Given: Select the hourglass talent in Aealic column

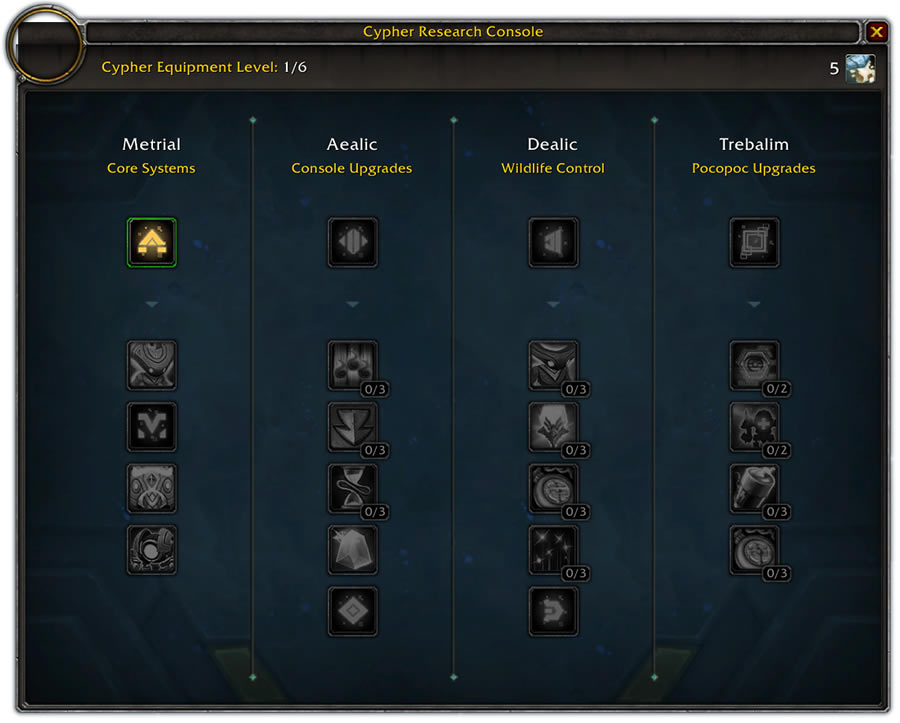Looking at the screenshot, I should tap(352, 489).
